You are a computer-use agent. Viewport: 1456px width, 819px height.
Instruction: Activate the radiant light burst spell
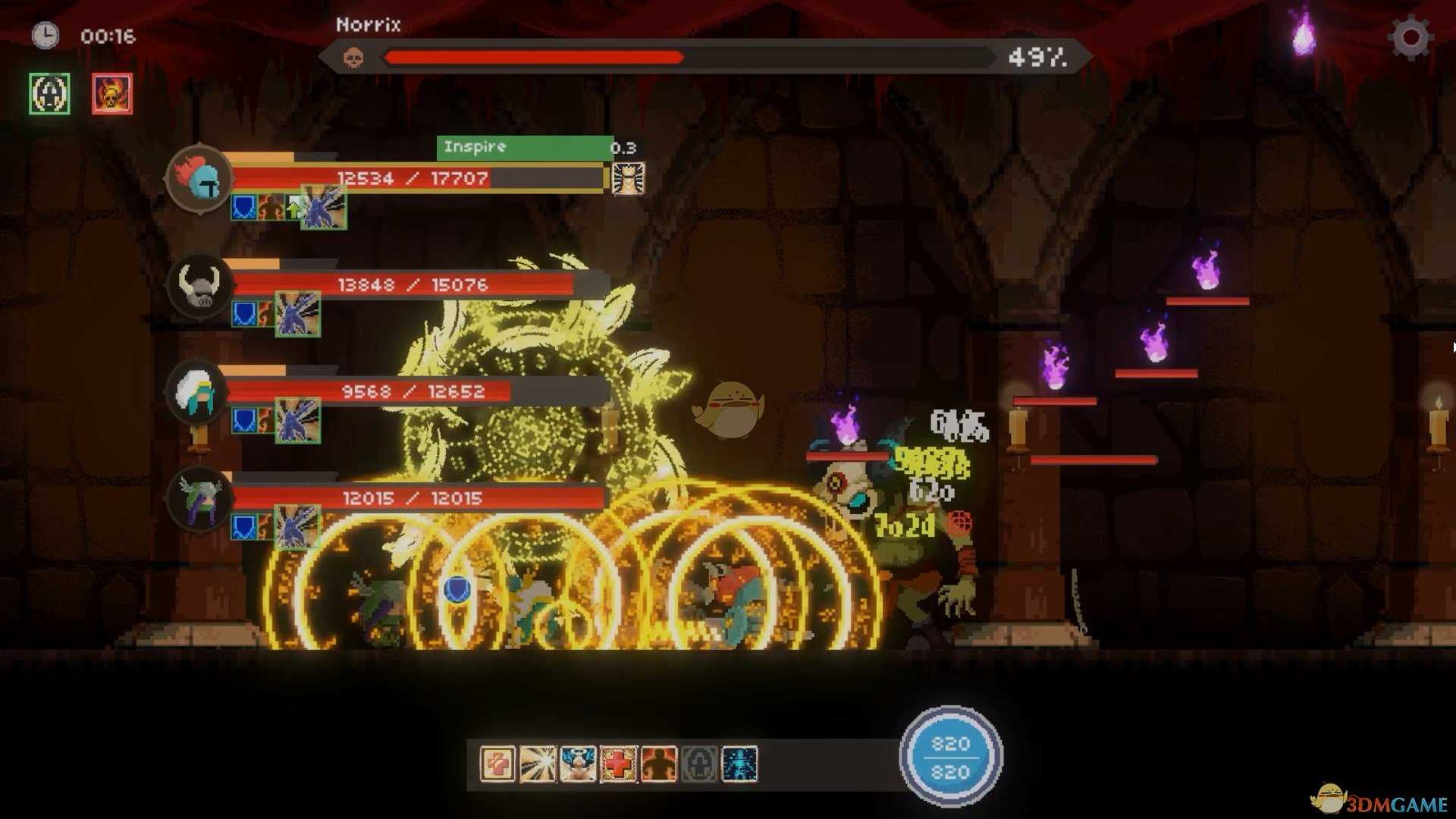click(x=538, y=764)
